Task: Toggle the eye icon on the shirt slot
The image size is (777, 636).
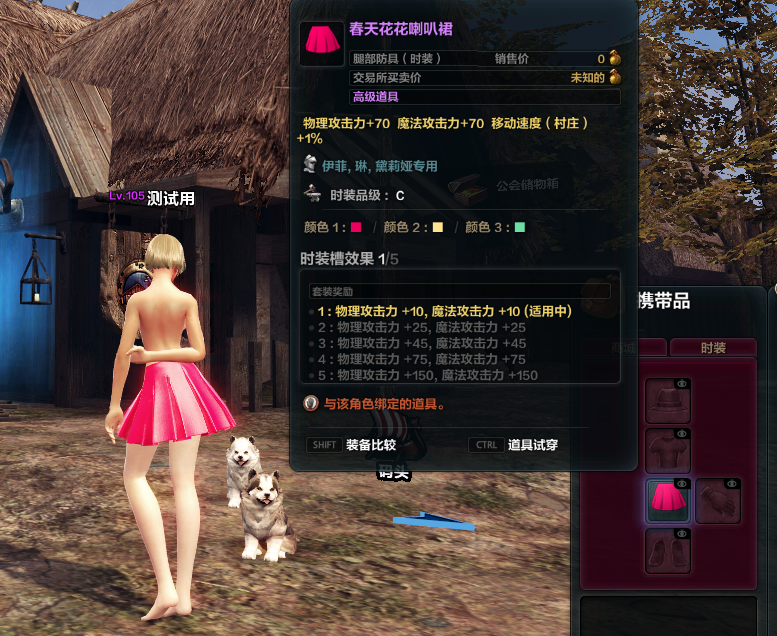Action: pyautogui.click(x=680, y=434)
